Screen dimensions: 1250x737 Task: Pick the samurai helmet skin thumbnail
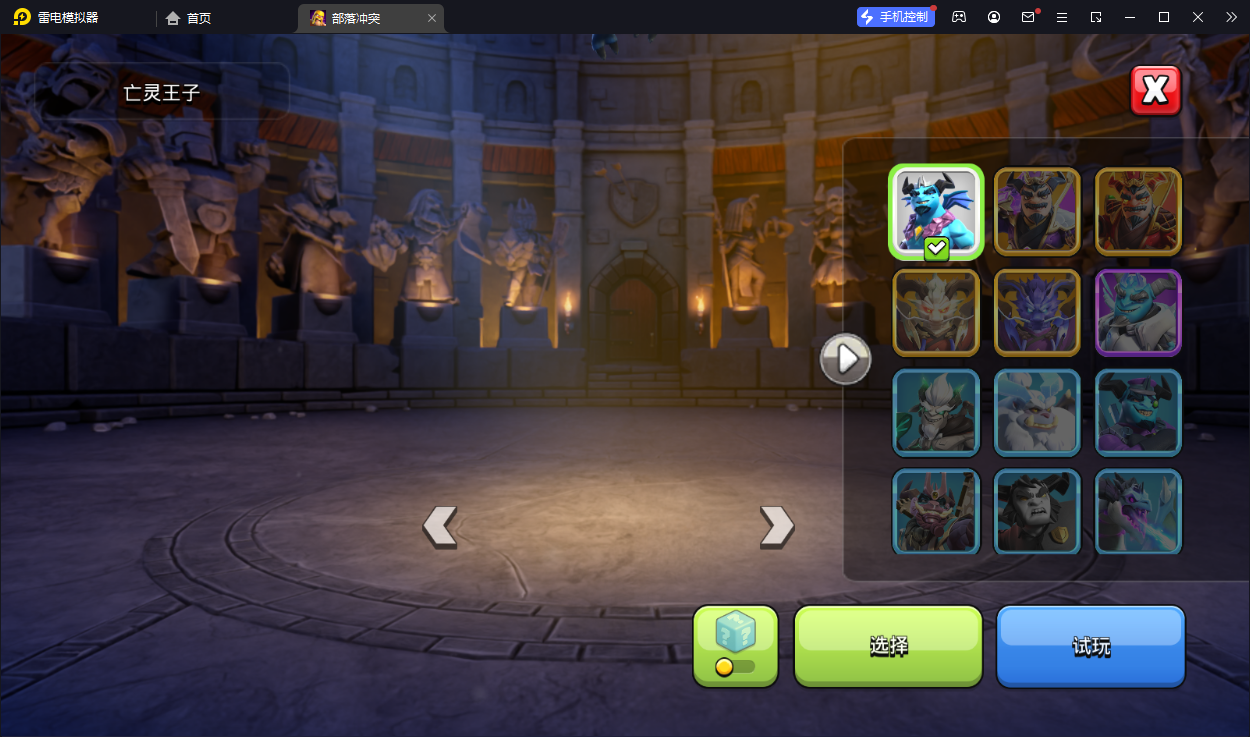pos(936,511)
